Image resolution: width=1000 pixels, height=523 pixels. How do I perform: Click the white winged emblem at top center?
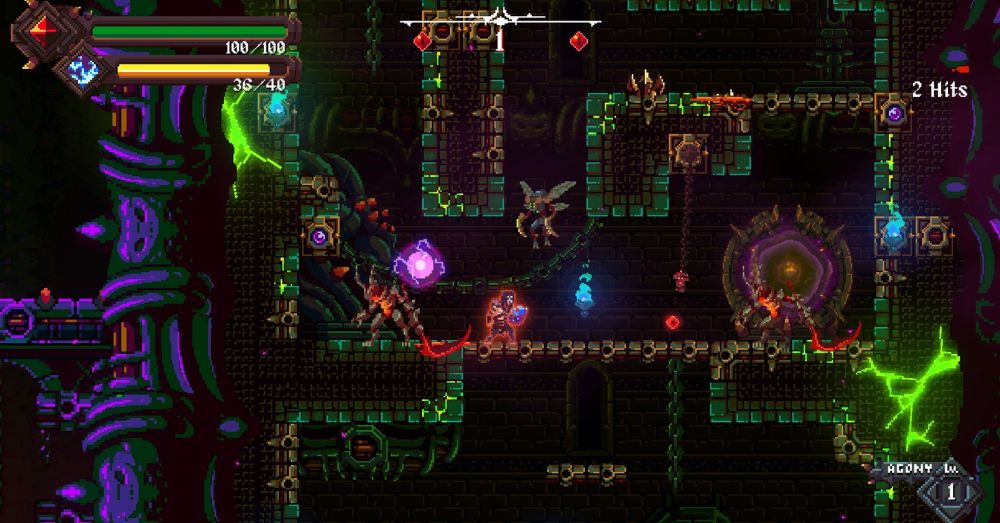click(x=500, y=19)
